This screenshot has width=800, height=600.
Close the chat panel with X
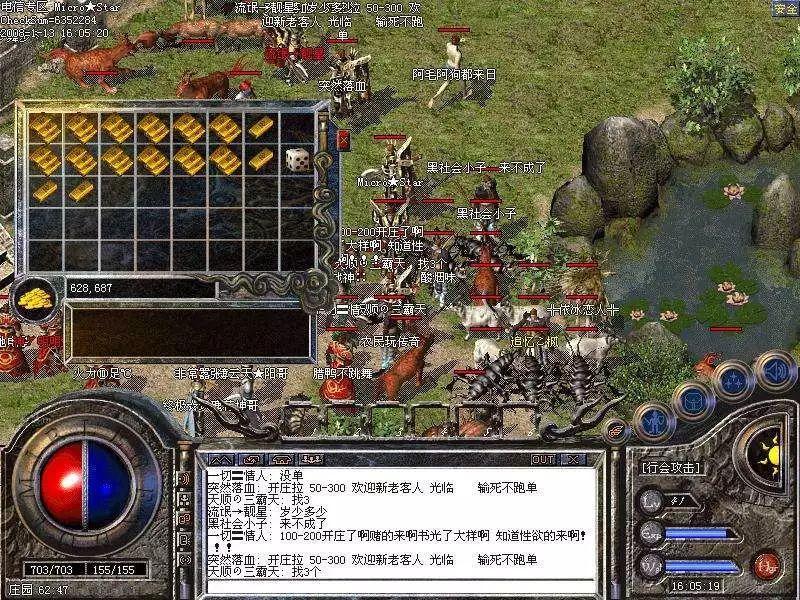coord(573,460)
